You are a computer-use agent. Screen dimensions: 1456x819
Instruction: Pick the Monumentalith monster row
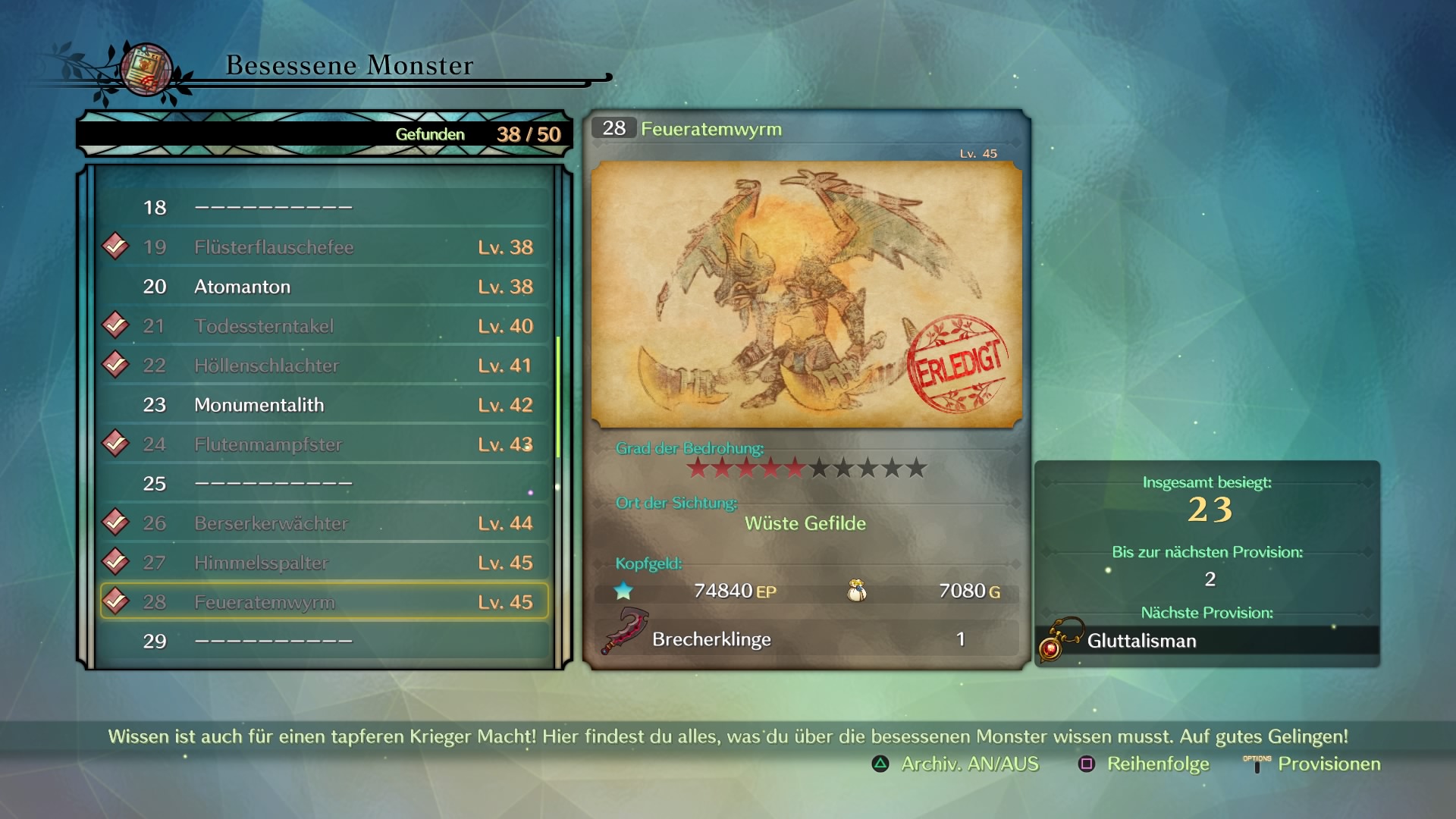[325, 405]
